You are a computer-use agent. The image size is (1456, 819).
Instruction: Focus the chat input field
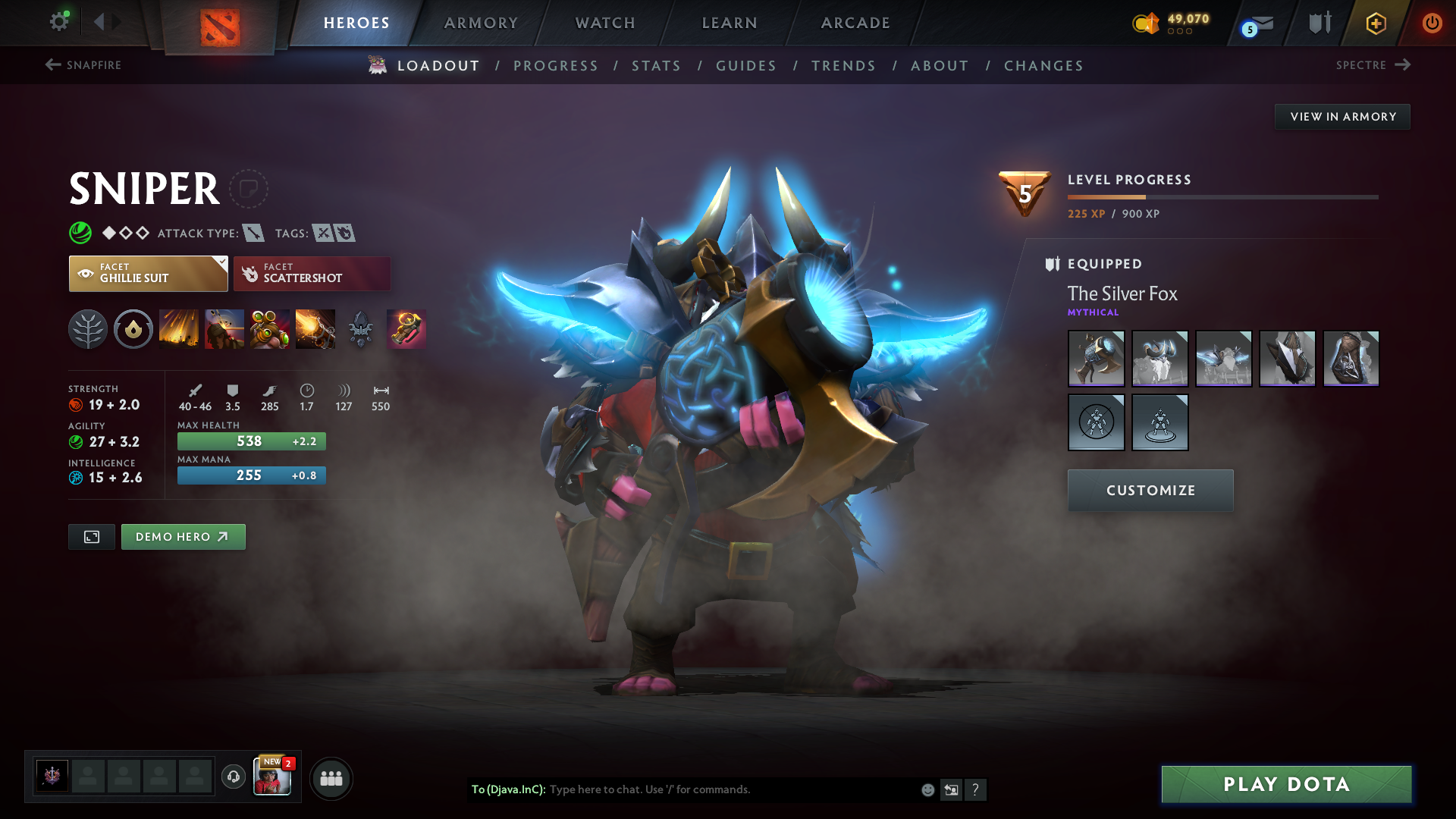tap(728, 789)
